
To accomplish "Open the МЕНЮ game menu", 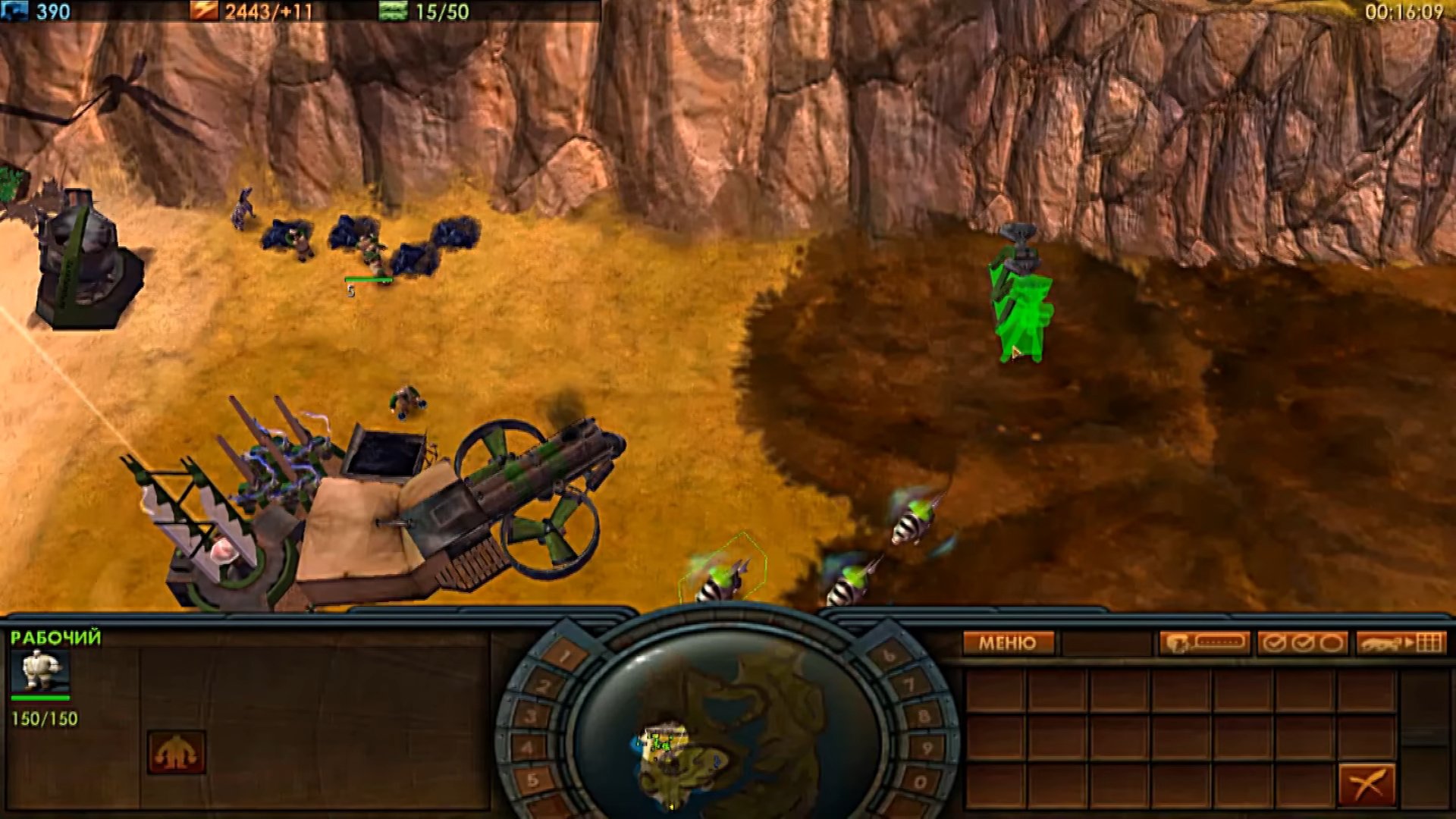I will pos(1008,644).
